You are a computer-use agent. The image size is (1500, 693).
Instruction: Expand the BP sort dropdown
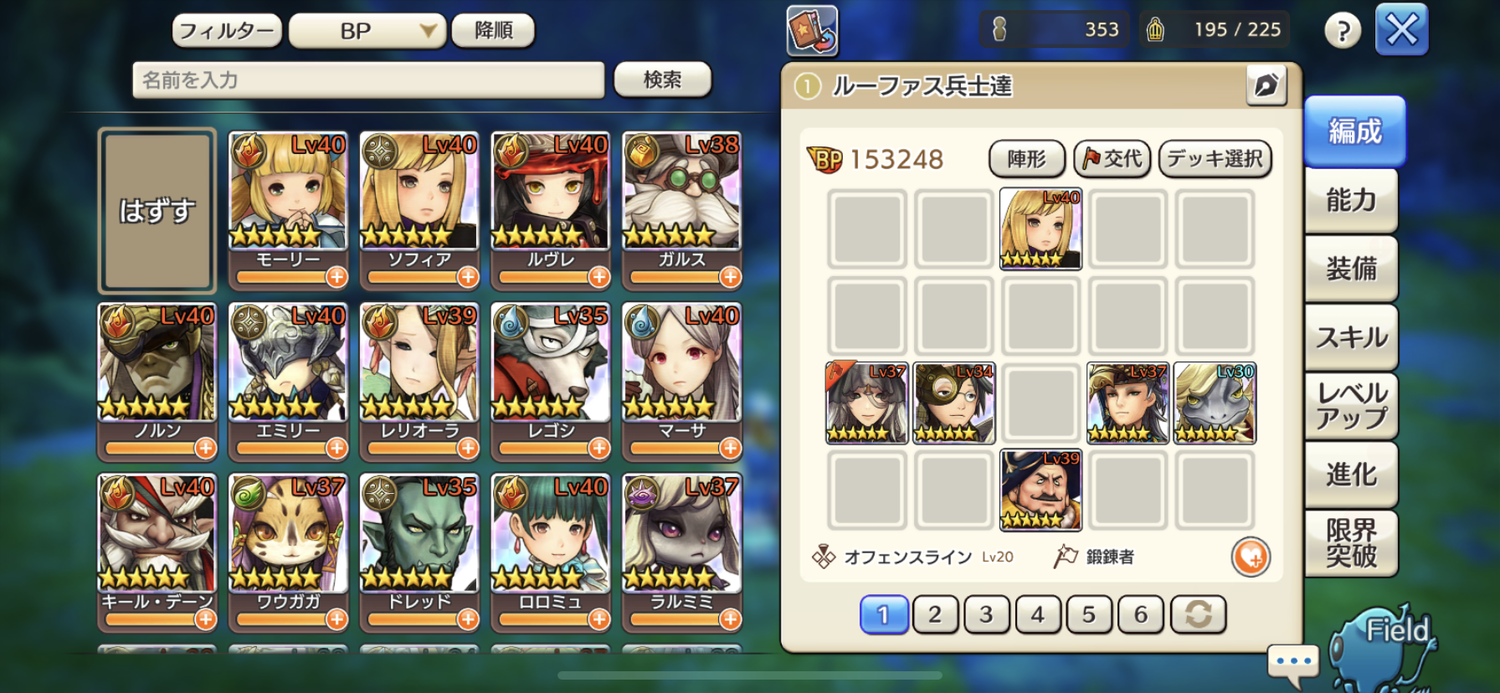(x=367, y=31)
